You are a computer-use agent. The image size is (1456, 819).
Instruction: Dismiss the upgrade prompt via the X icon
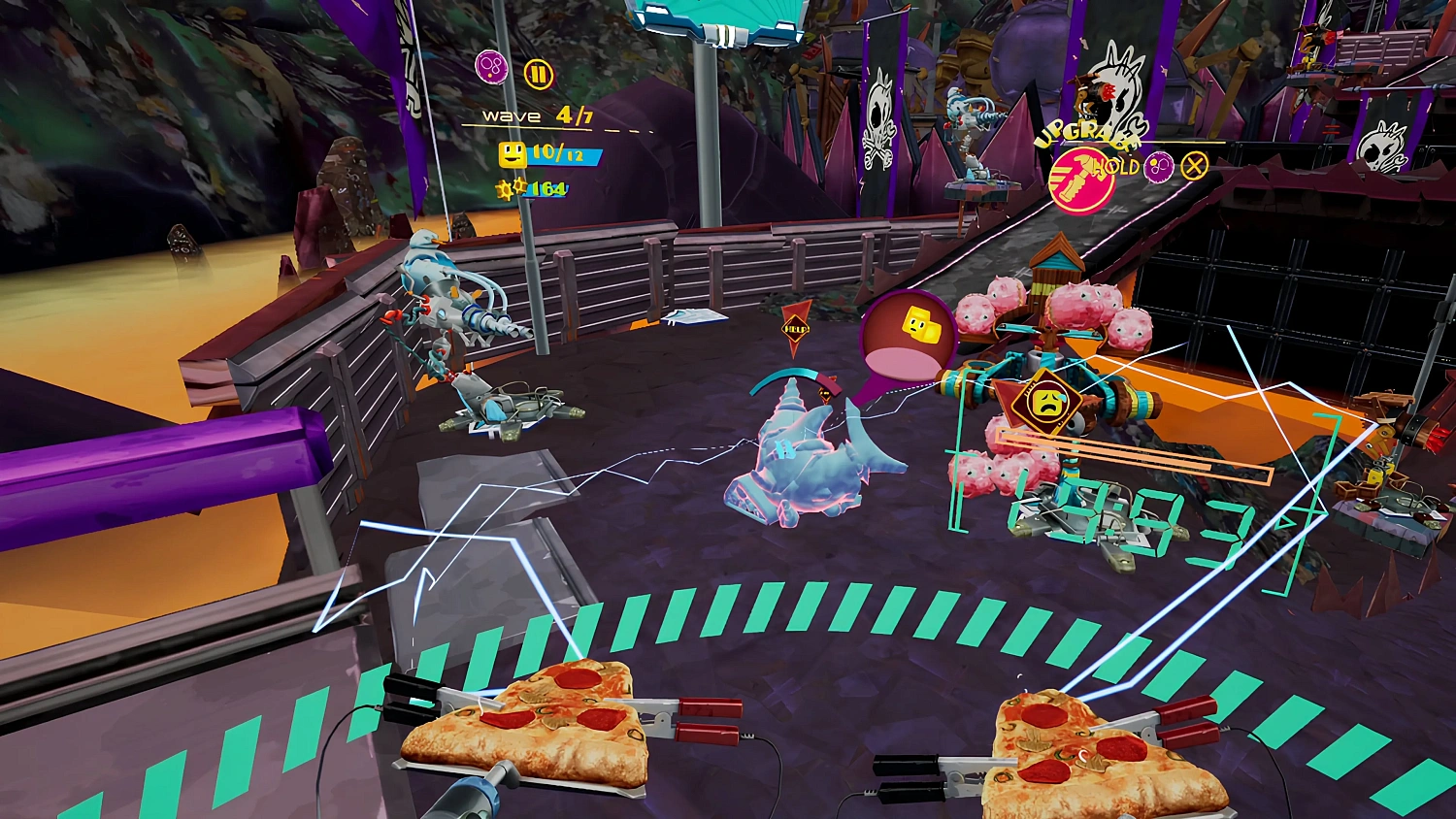click(1193, 165)
